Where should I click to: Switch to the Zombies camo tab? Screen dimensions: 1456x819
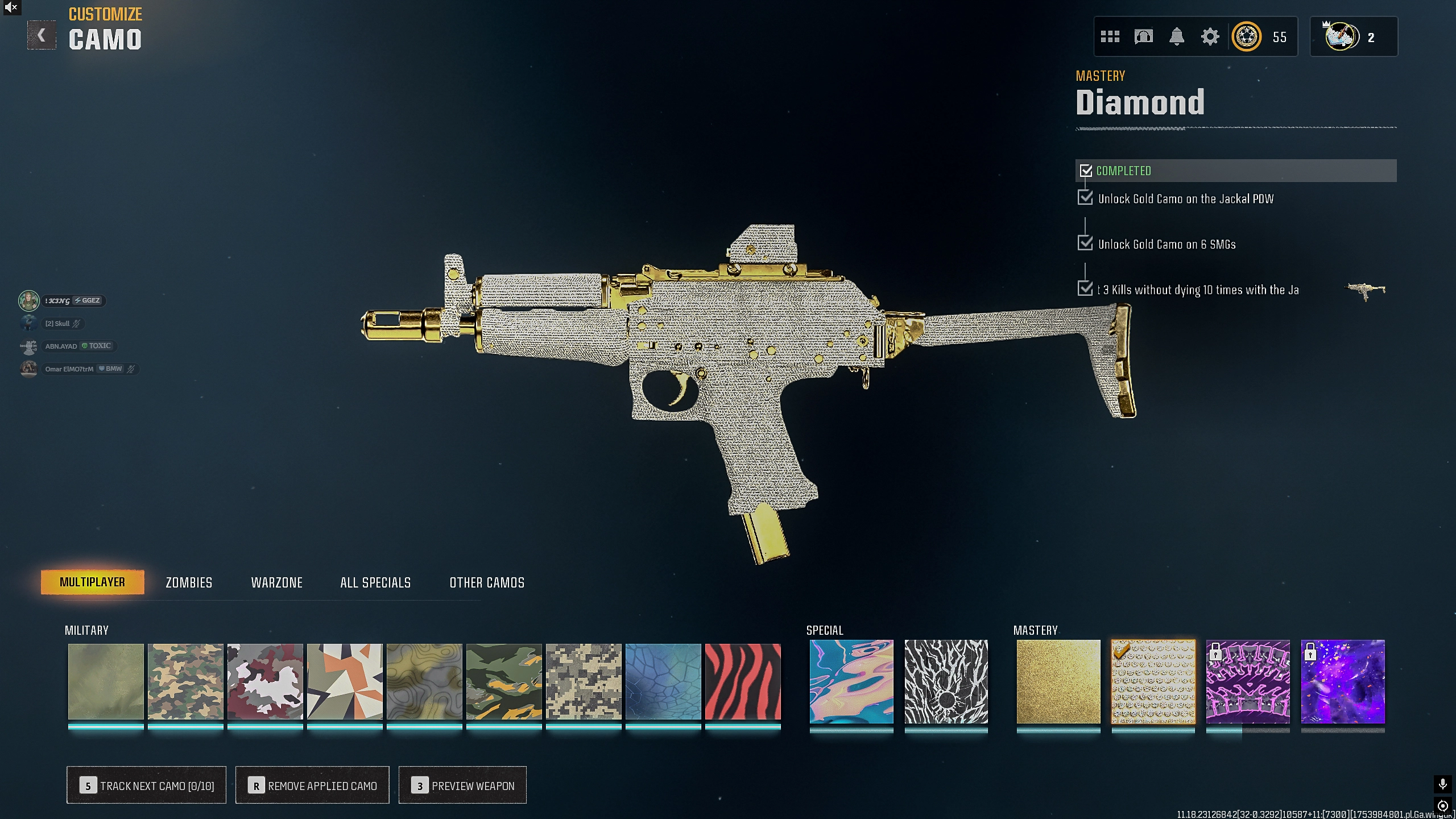pos(189,582)
